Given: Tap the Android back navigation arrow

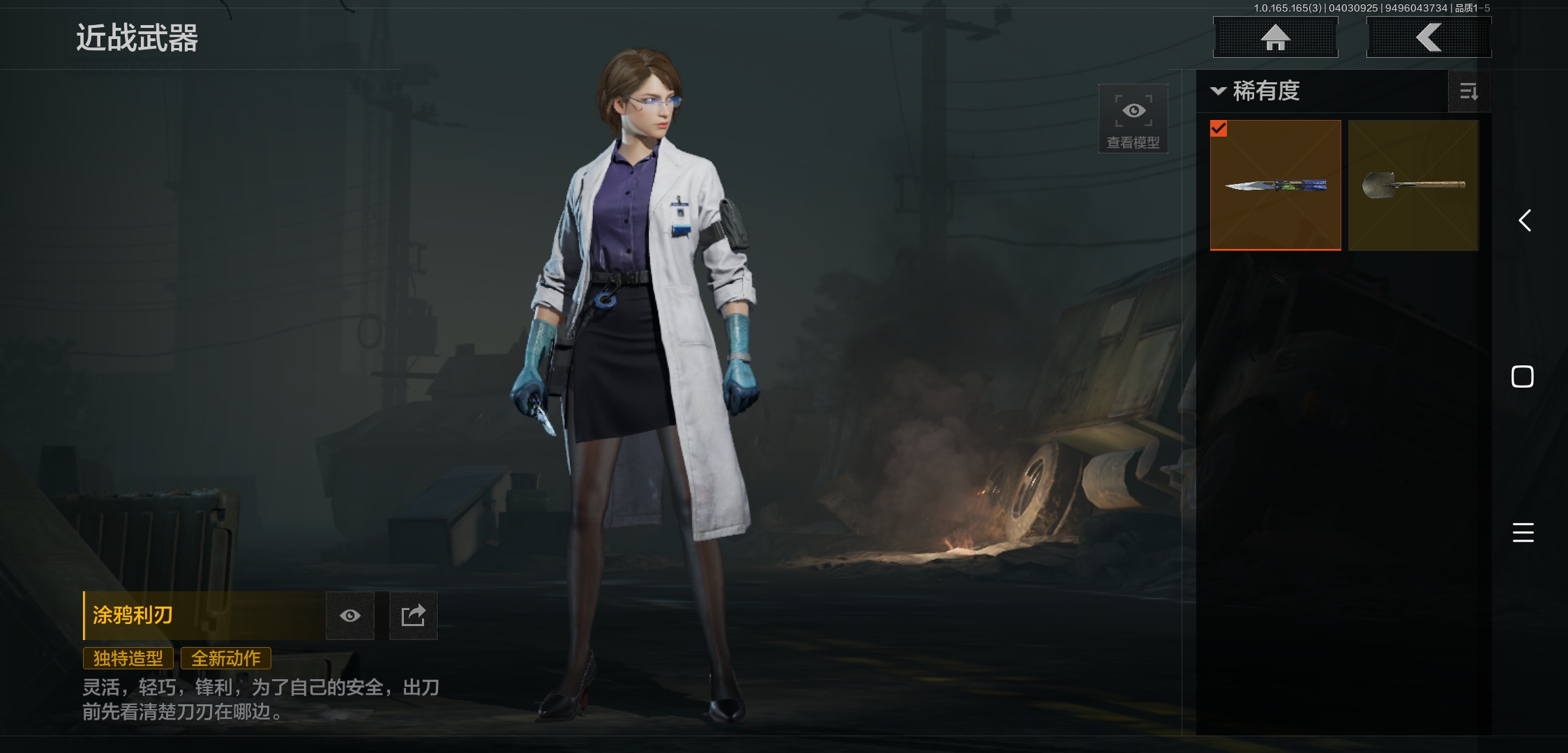Looking at the screenshot, I should 1525,221.
